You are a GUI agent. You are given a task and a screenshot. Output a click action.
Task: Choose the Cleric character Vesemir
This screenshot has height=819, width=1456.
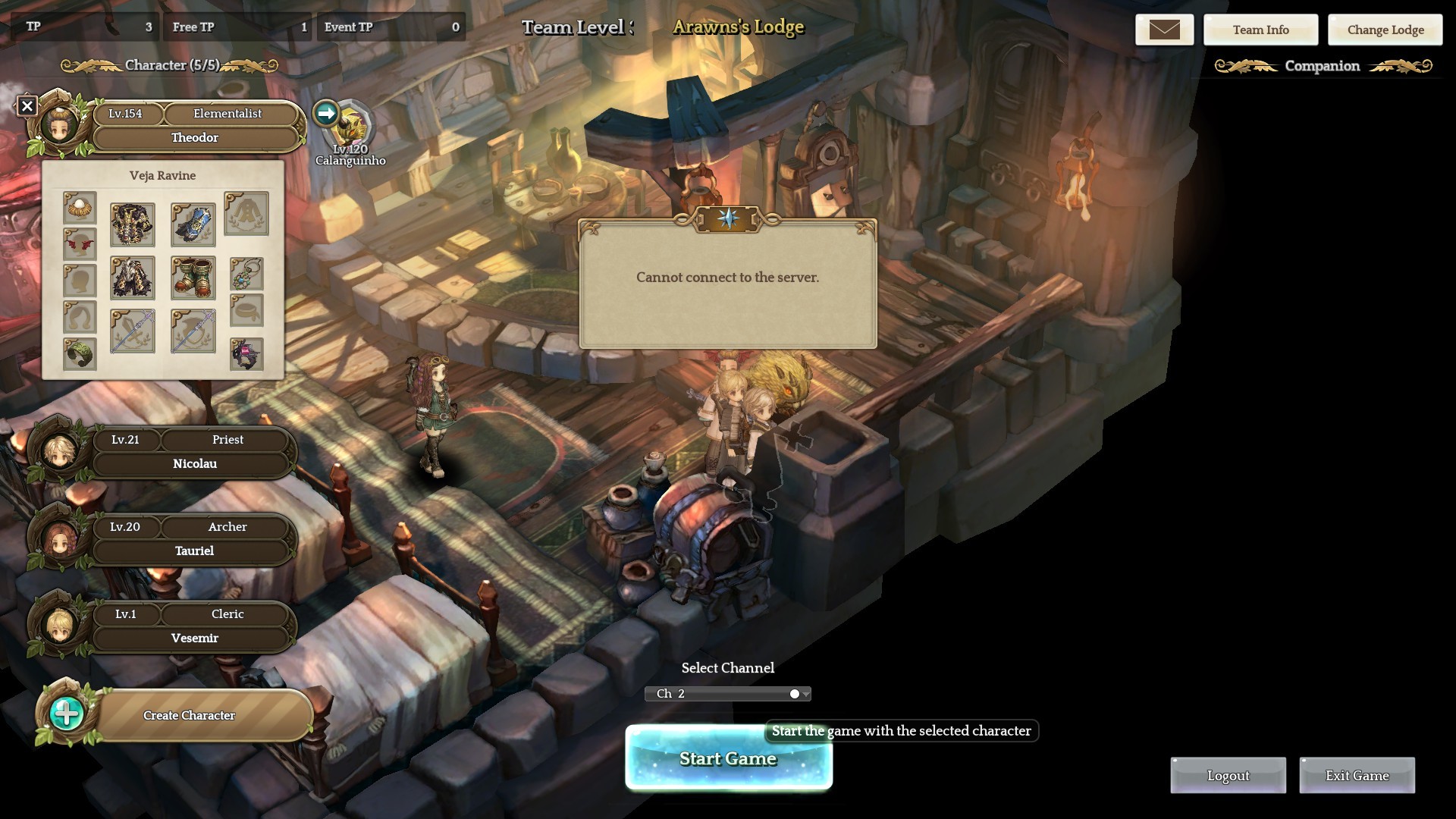coord(193,627)
